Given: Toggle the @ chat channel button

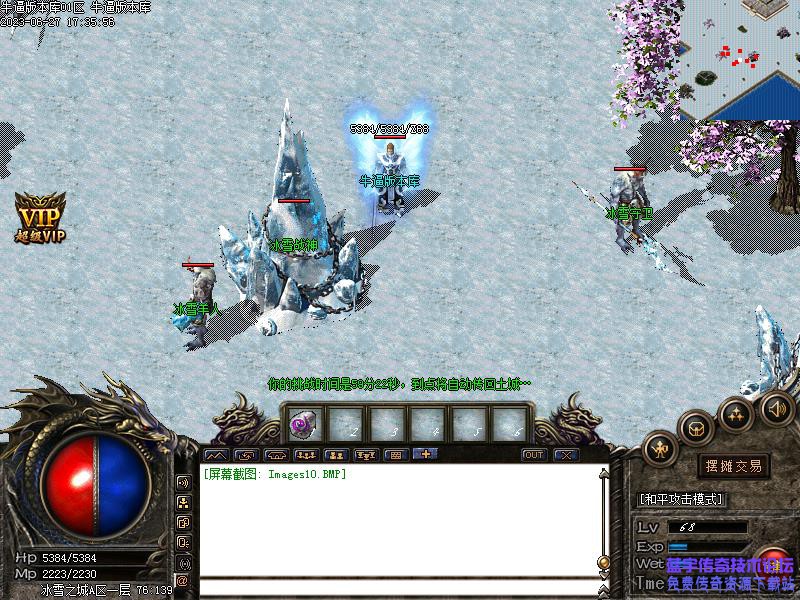Looking at the screenshot, I should point(183,580).
